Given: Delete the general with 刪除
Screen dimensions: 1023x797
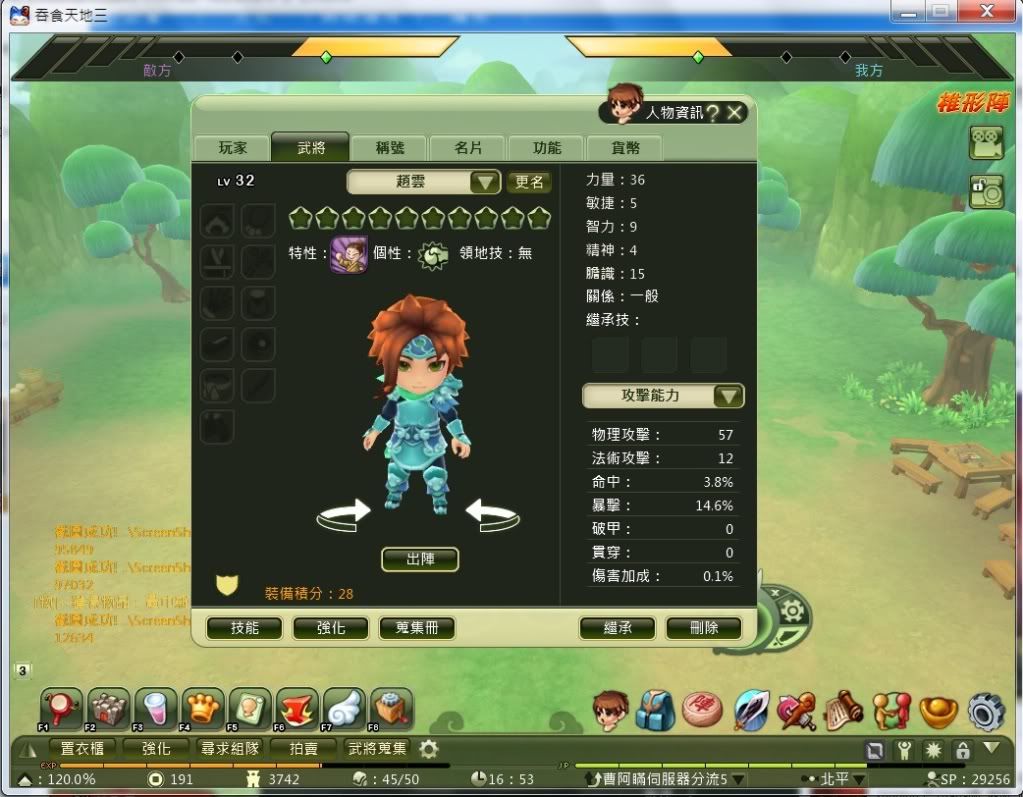Looking at the screenshot, I should (x=704, y=628).
